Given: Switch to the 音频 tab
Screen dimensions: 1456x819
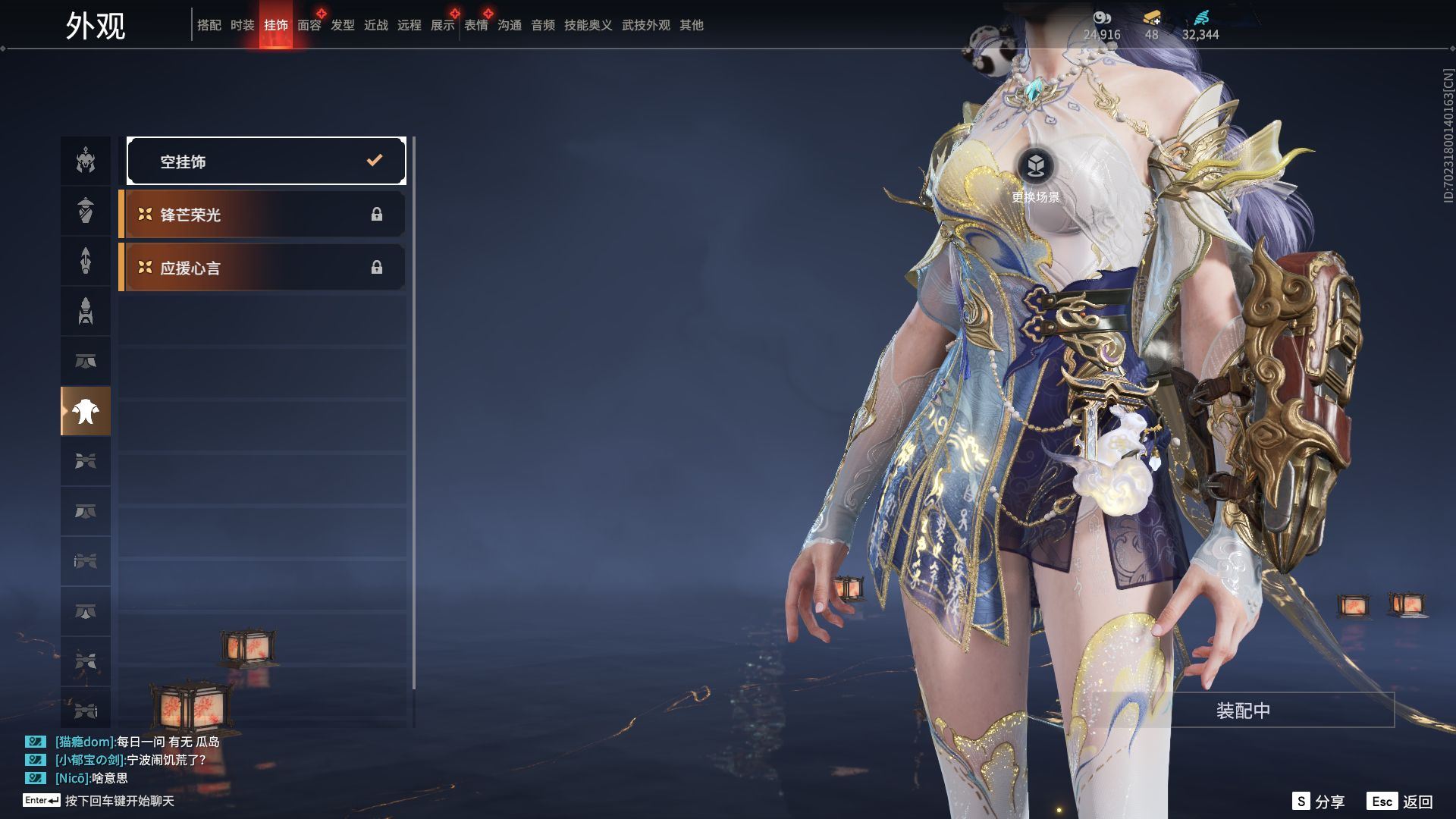Looking at the screenshot, I should point(542,25).
